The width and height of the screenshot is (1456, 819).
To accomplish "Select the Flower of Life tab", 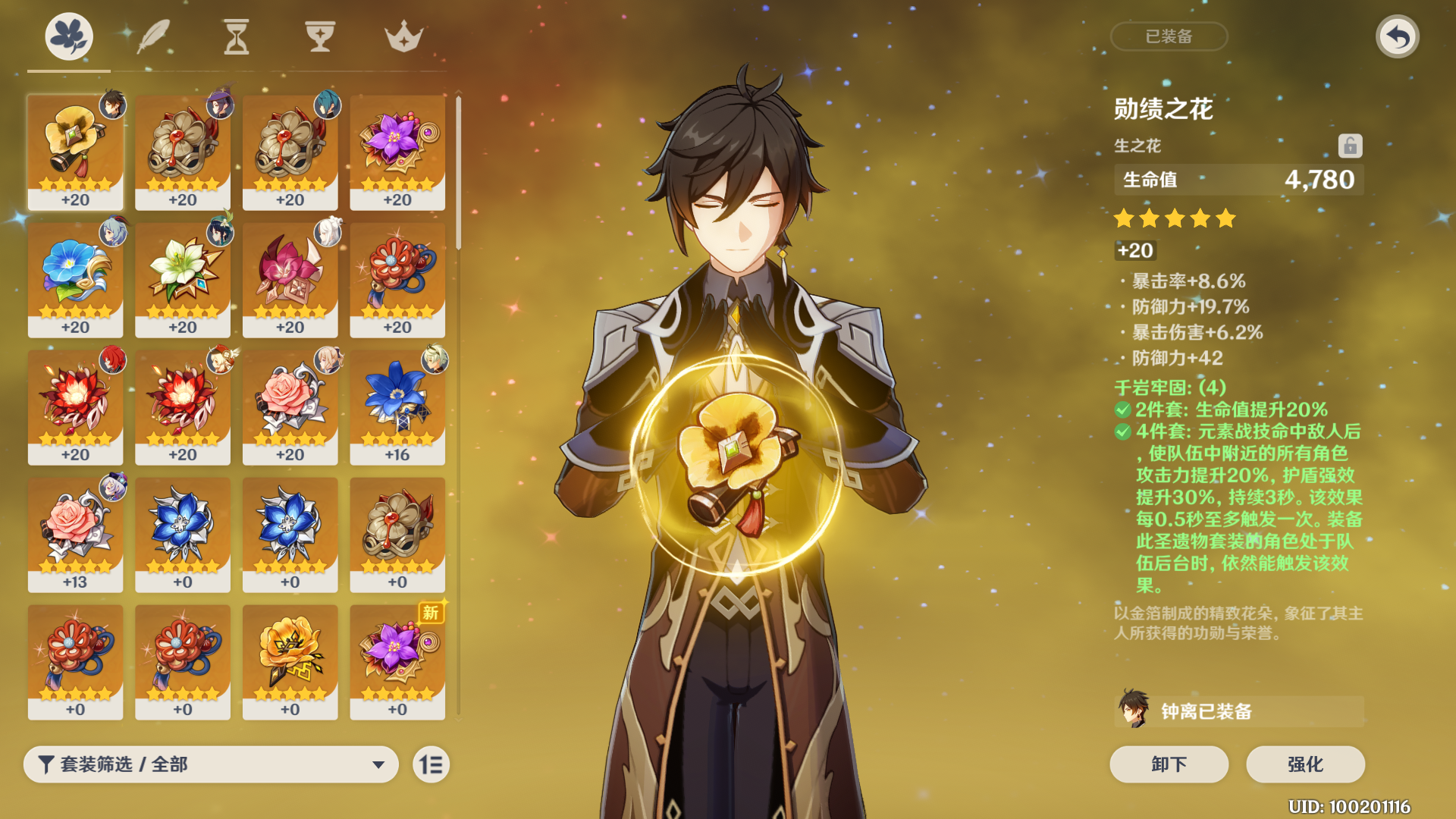I will [69, 36].
